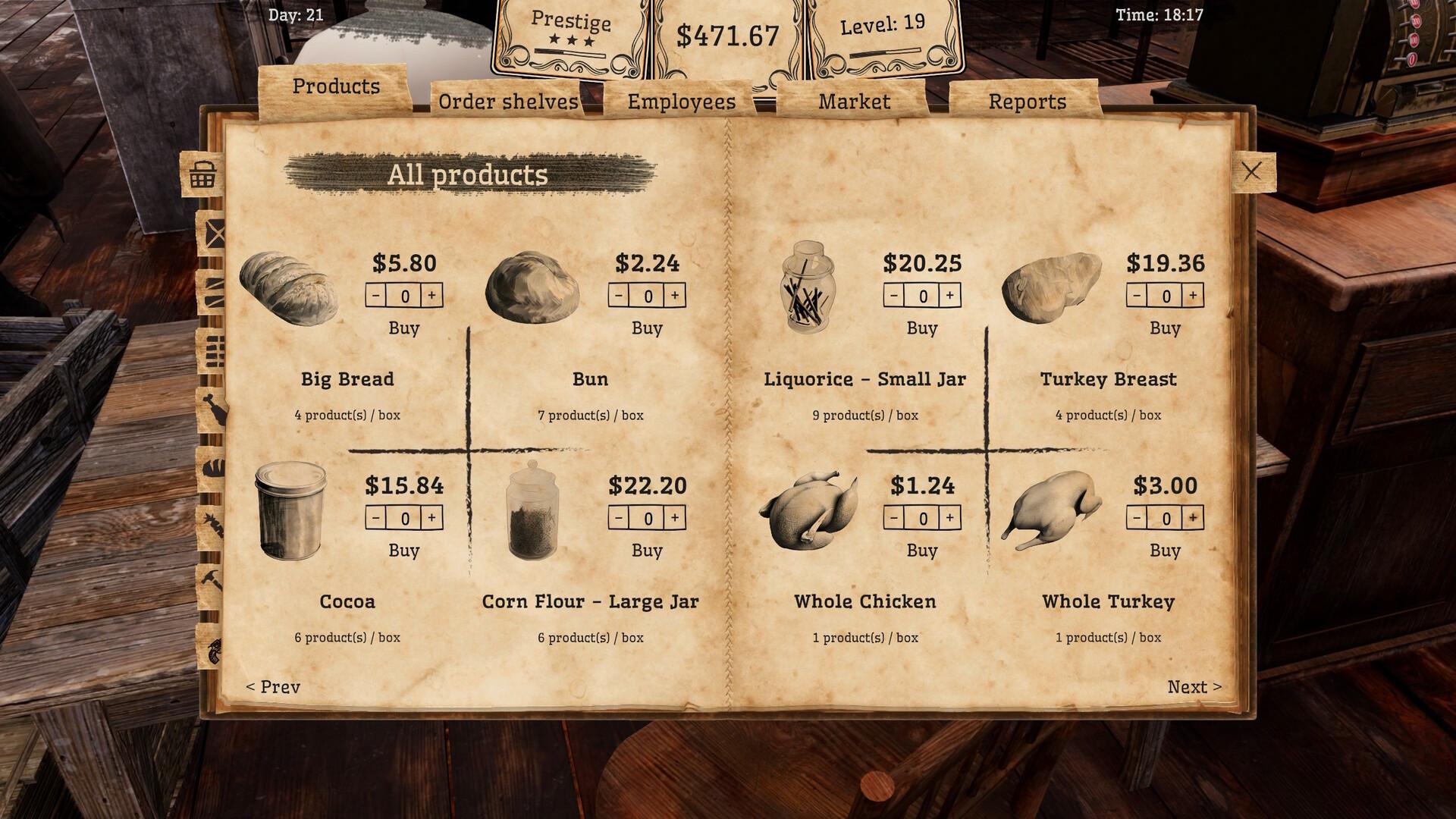The image size is (1456, 819).
Task: Go to the Next products page
Action: 1193,686
